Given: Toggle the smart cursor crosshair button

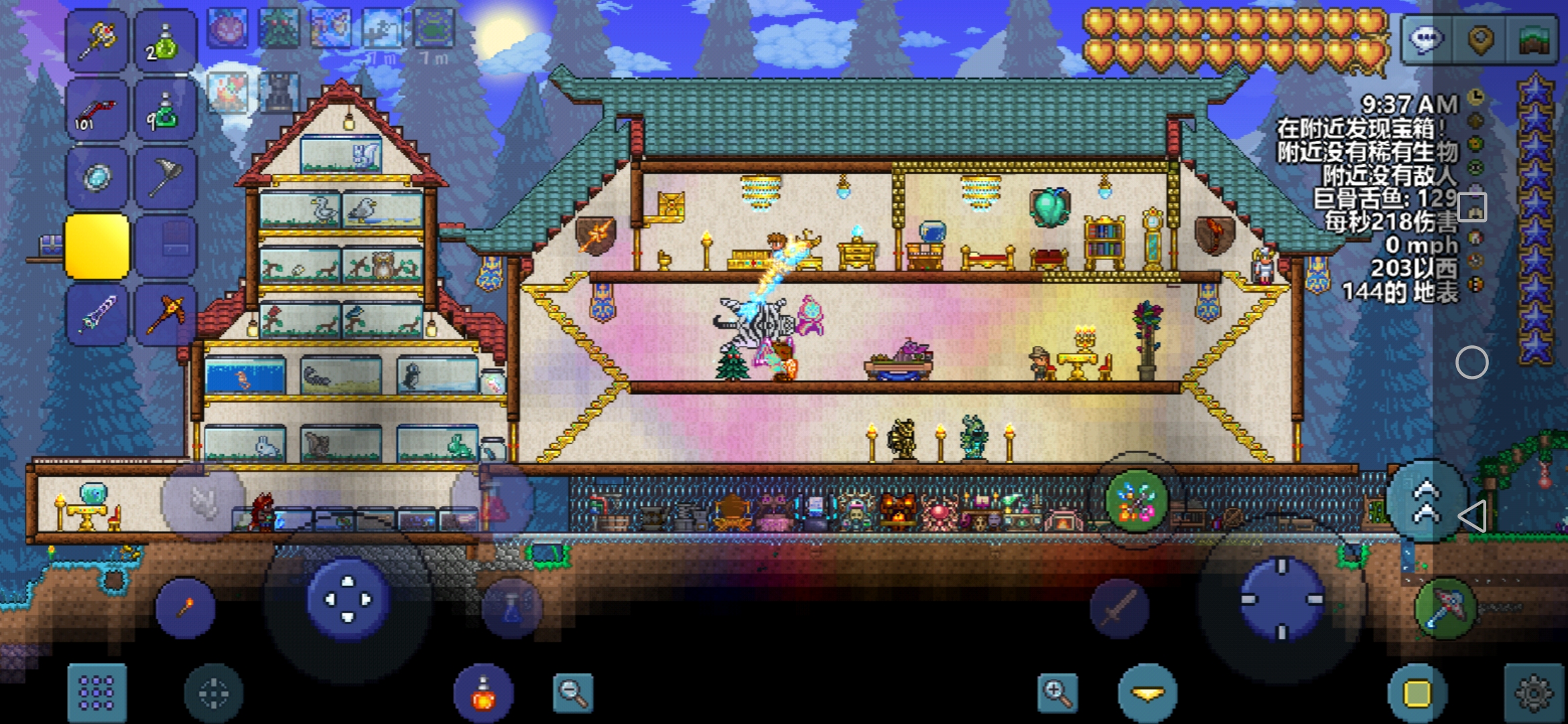Looking at the screenshot, I should [214, 693].
